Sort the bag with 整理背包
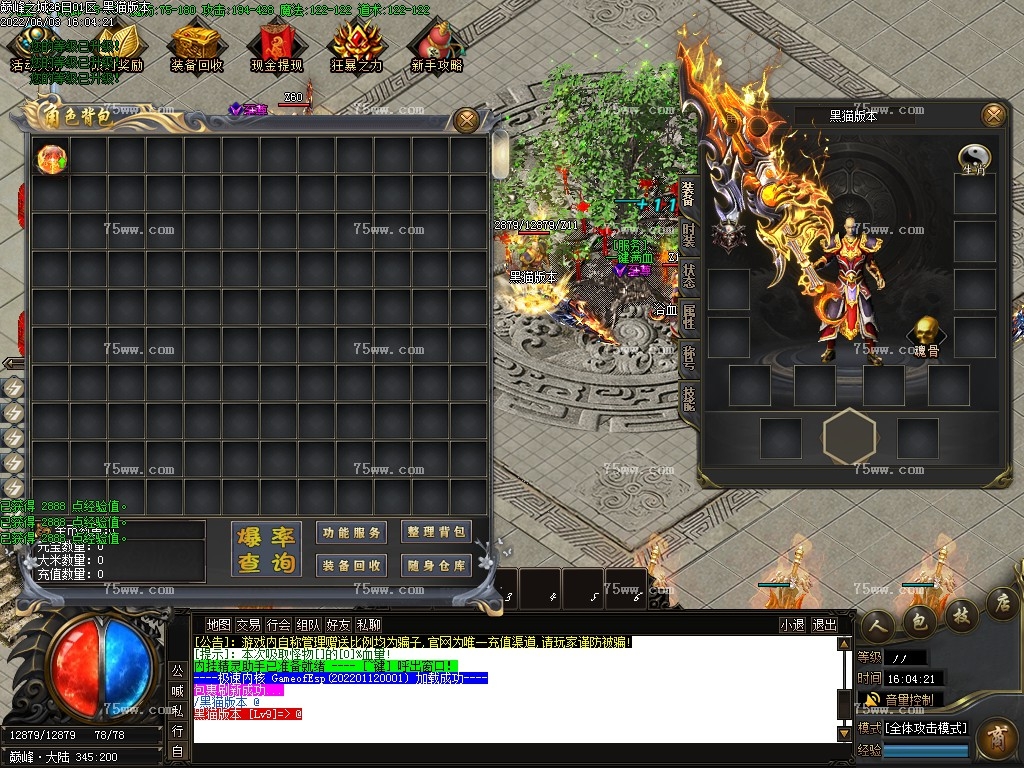Screen dimensions: 1024x768 [x=437, y=532]
